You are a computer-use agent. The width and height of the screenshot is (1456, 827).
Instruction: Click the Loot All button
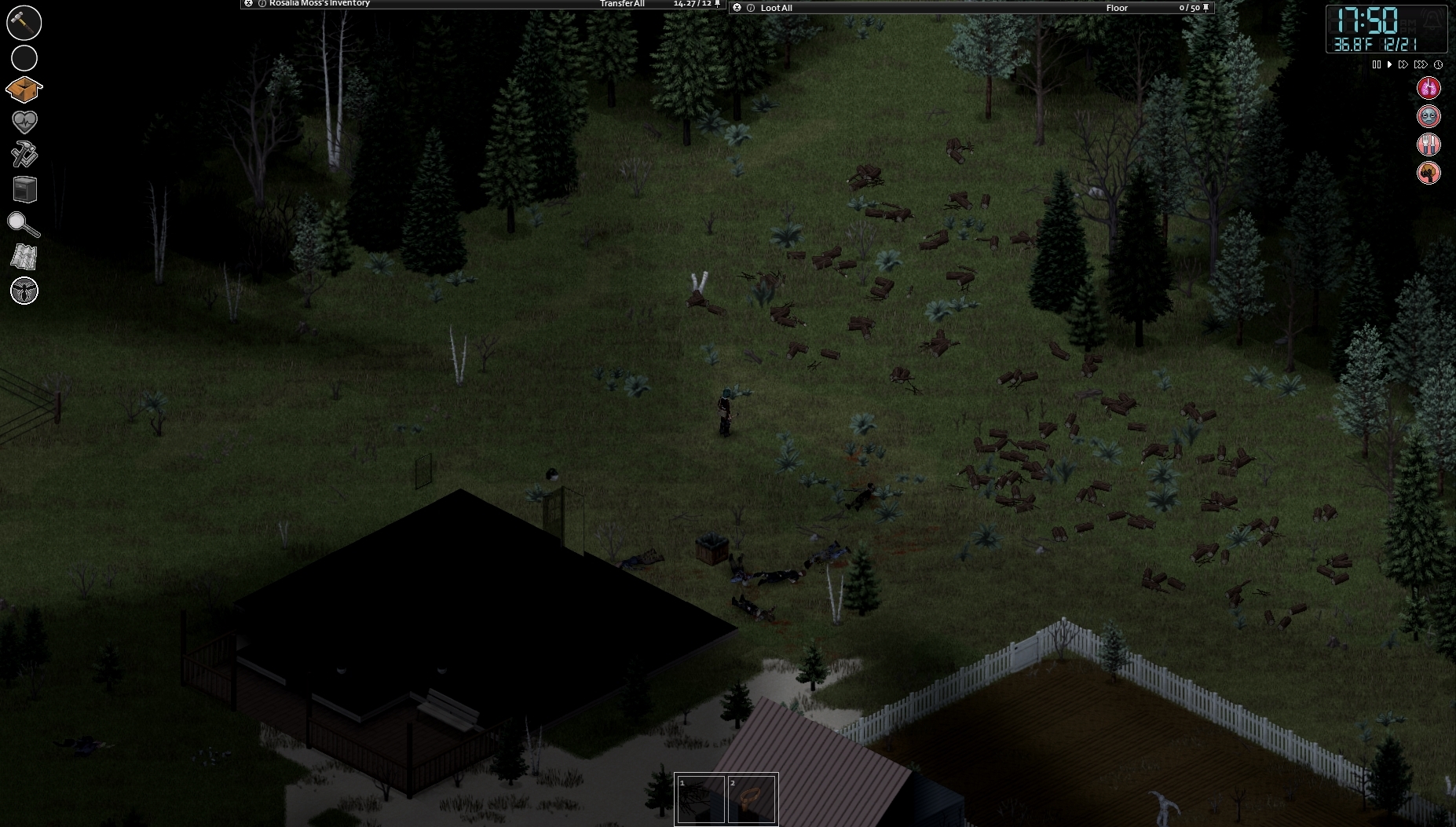776,8
